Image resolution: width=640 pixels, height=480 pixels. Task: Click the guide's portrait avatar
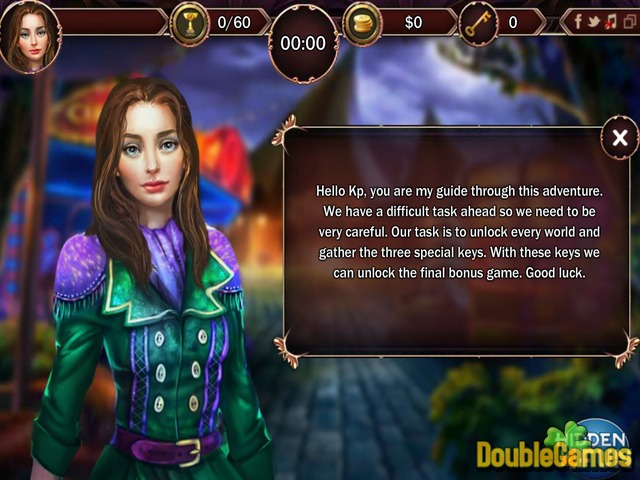click(29, 35)
